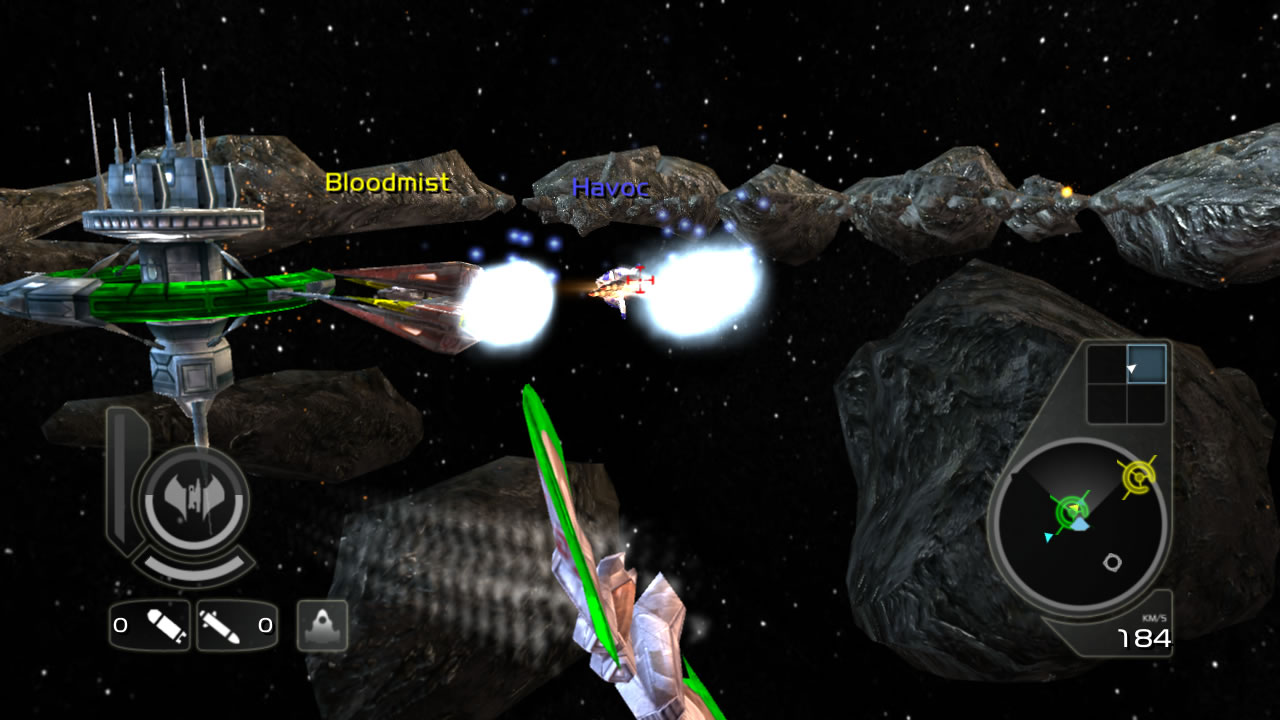Select the green target marker on radar
The image size is (1280, 720).
pos(1071,511)
